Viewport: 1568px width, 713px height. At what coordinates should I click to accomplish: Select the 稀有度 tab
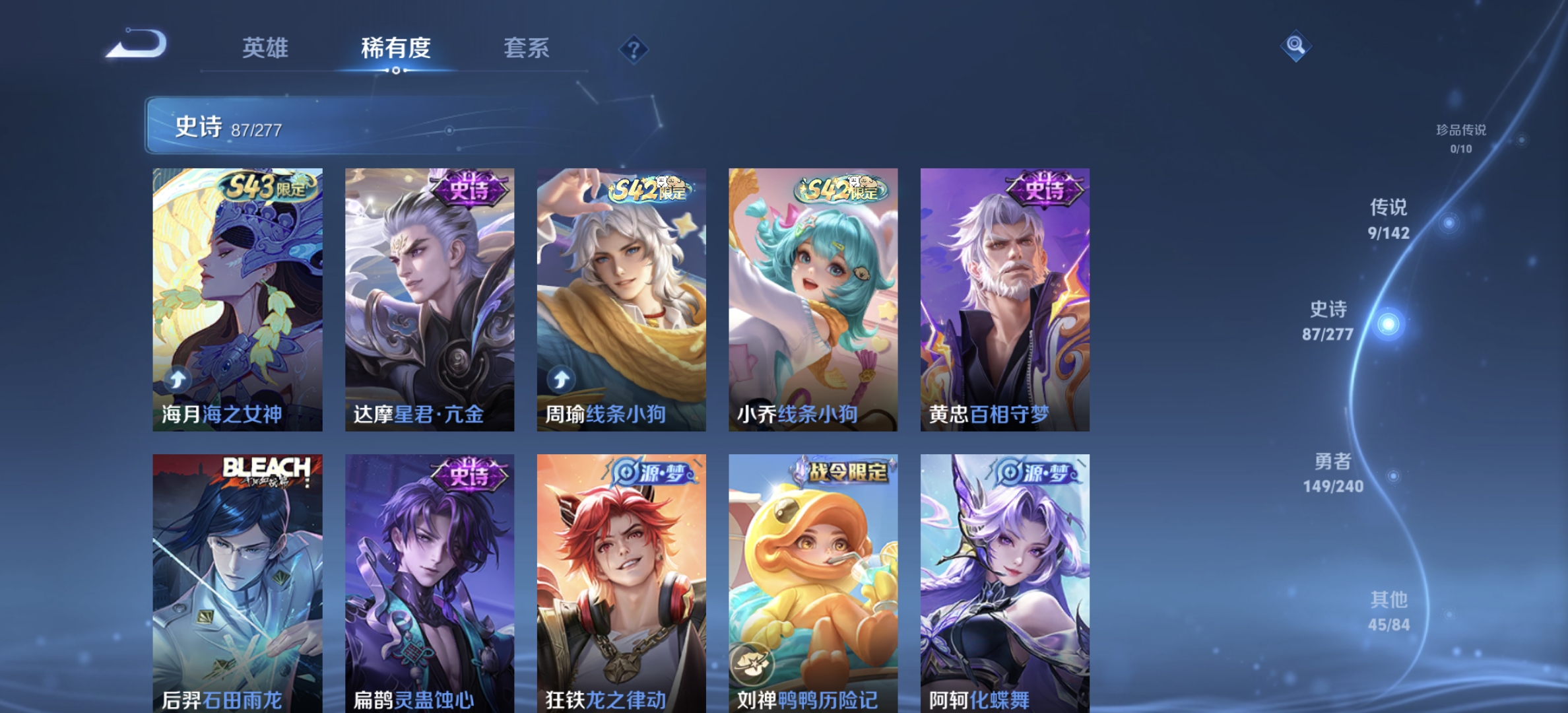click(396, 48)
